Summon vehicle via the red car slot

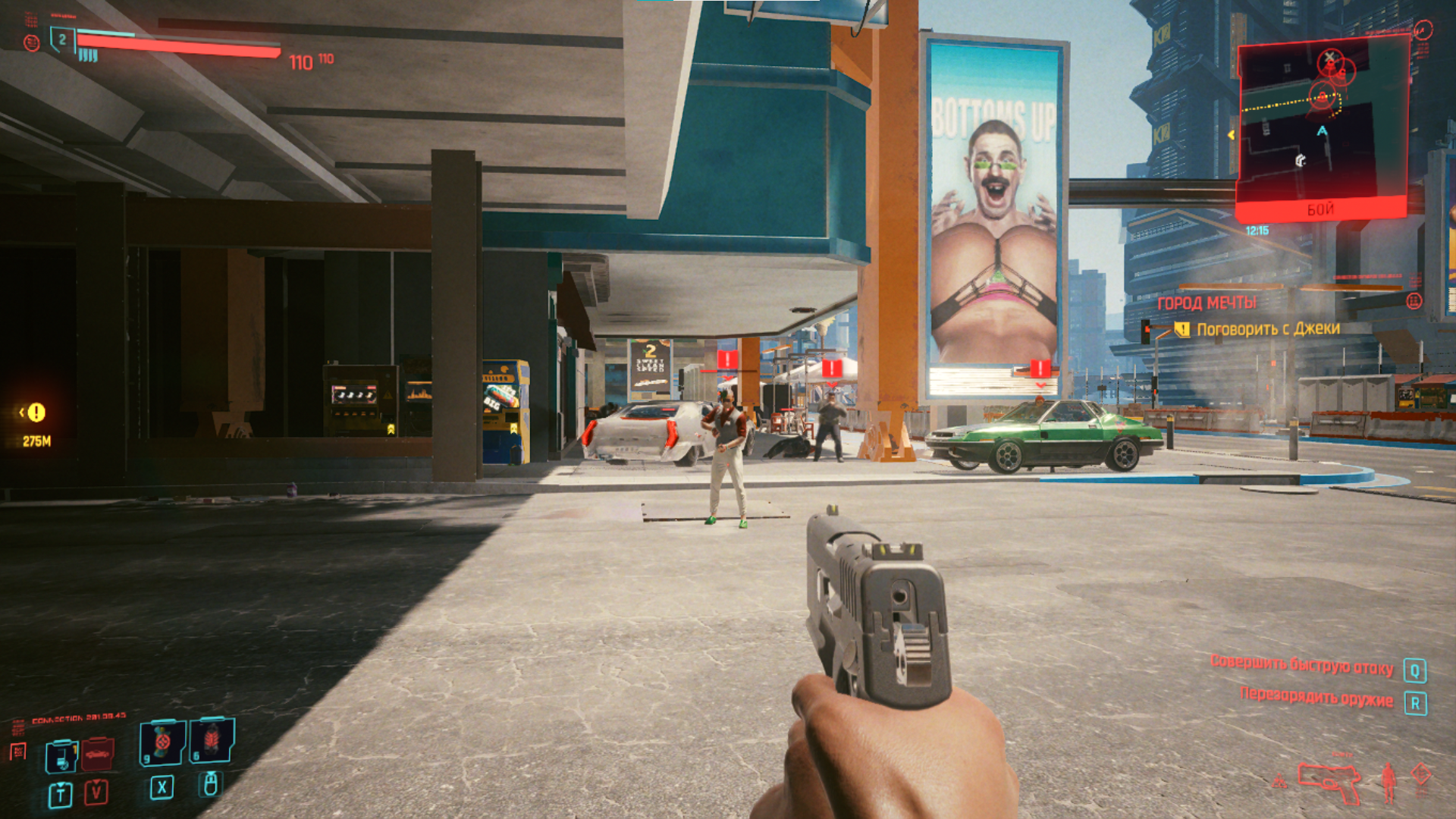coord(97,754)
